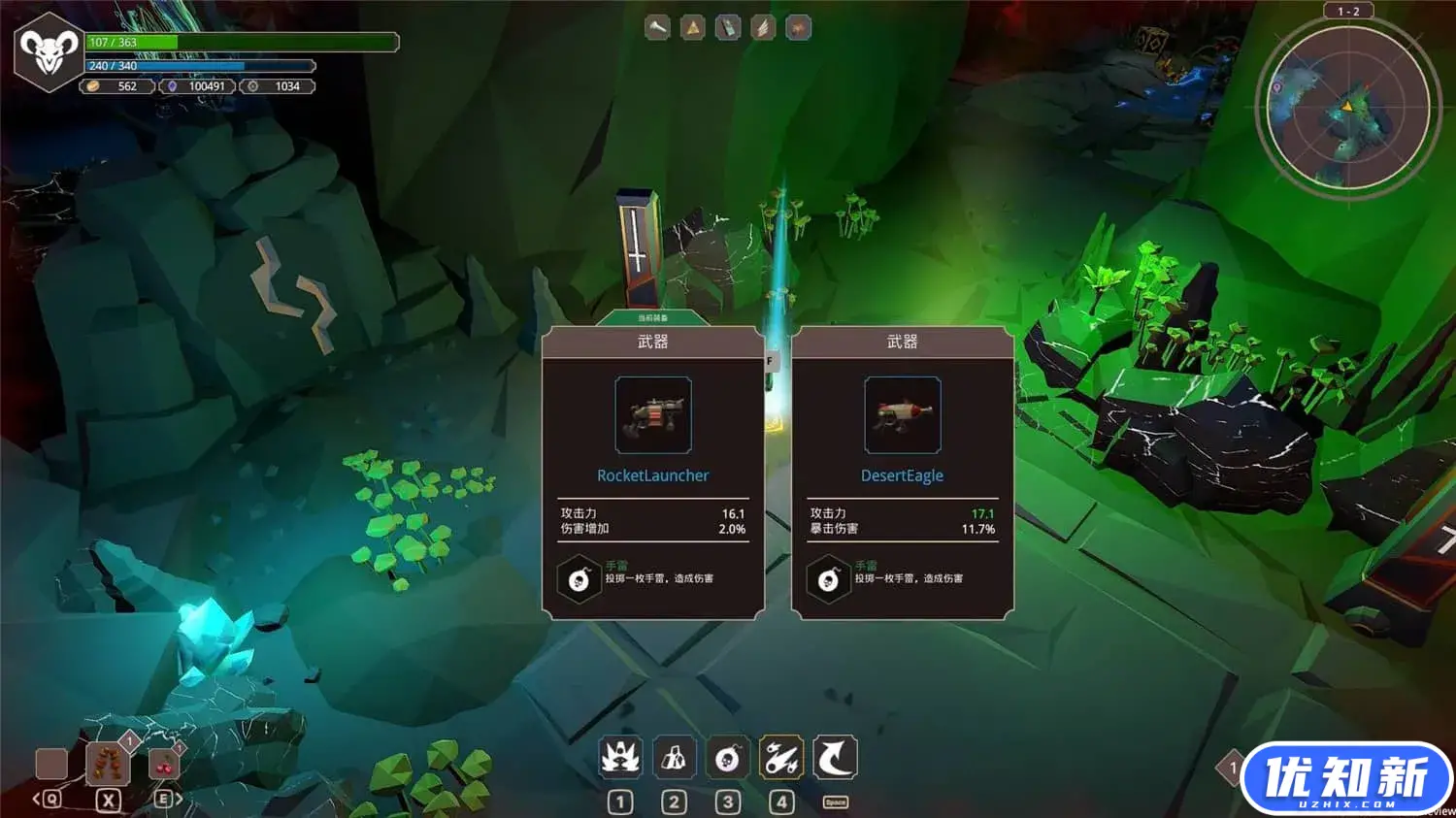Inspect the orange flame relic icon
Viewport: 1456px width, 818px height.
point(798,28)
